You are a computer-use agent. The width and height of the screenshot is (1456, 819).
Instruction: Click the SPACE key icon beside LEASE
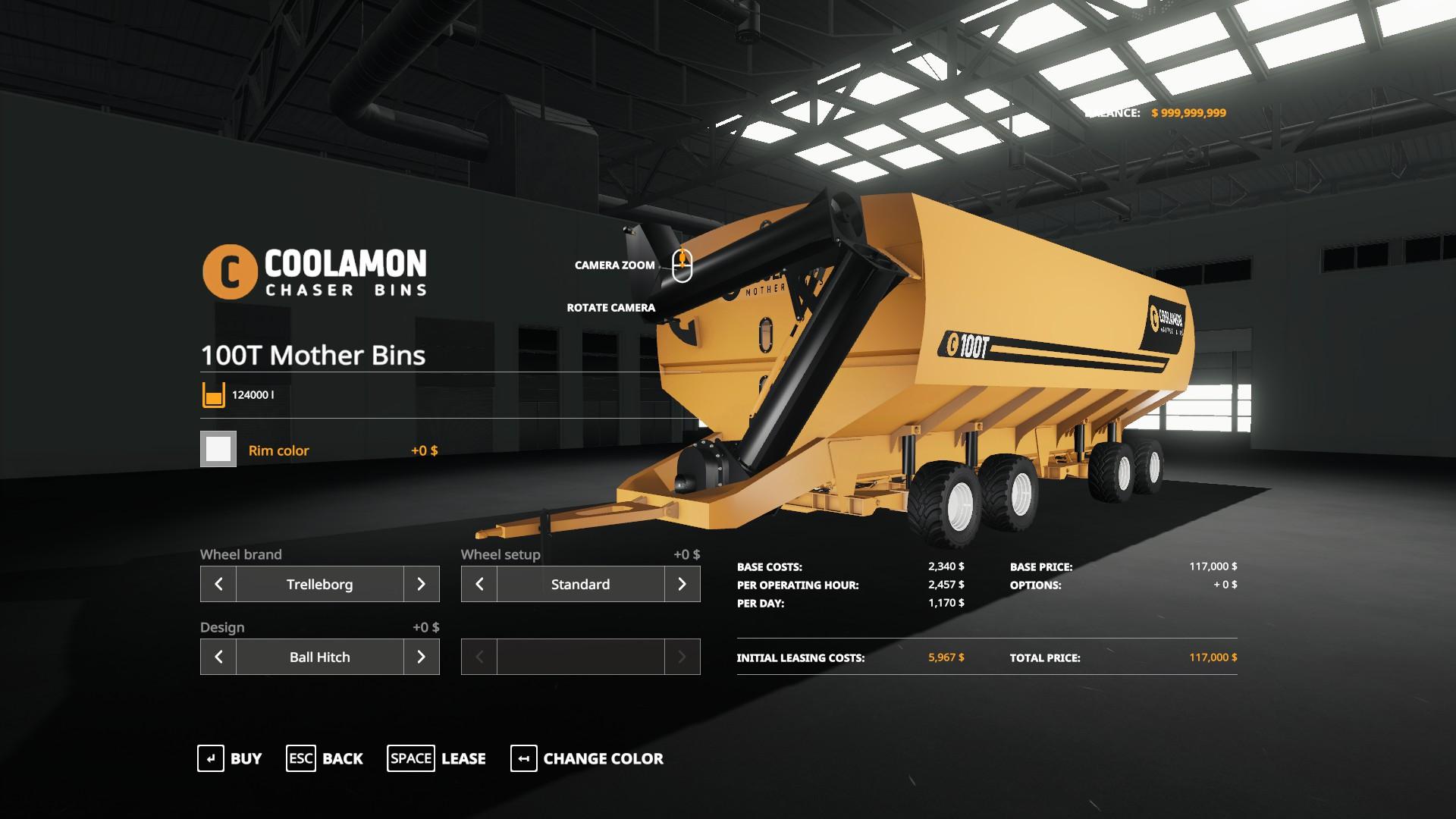tap(411, 758)
